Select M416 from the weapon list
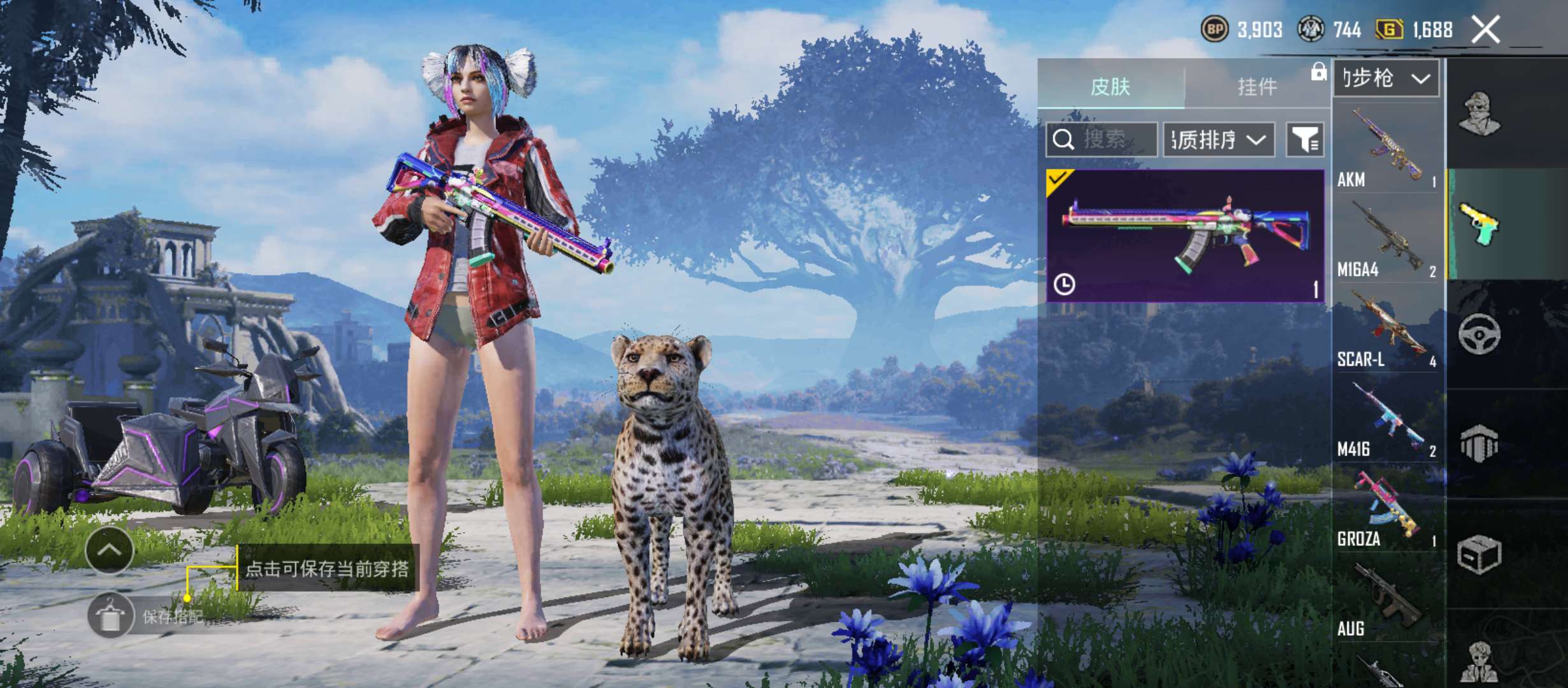Screen dimensions: 1568x688 click(1386, 421)
